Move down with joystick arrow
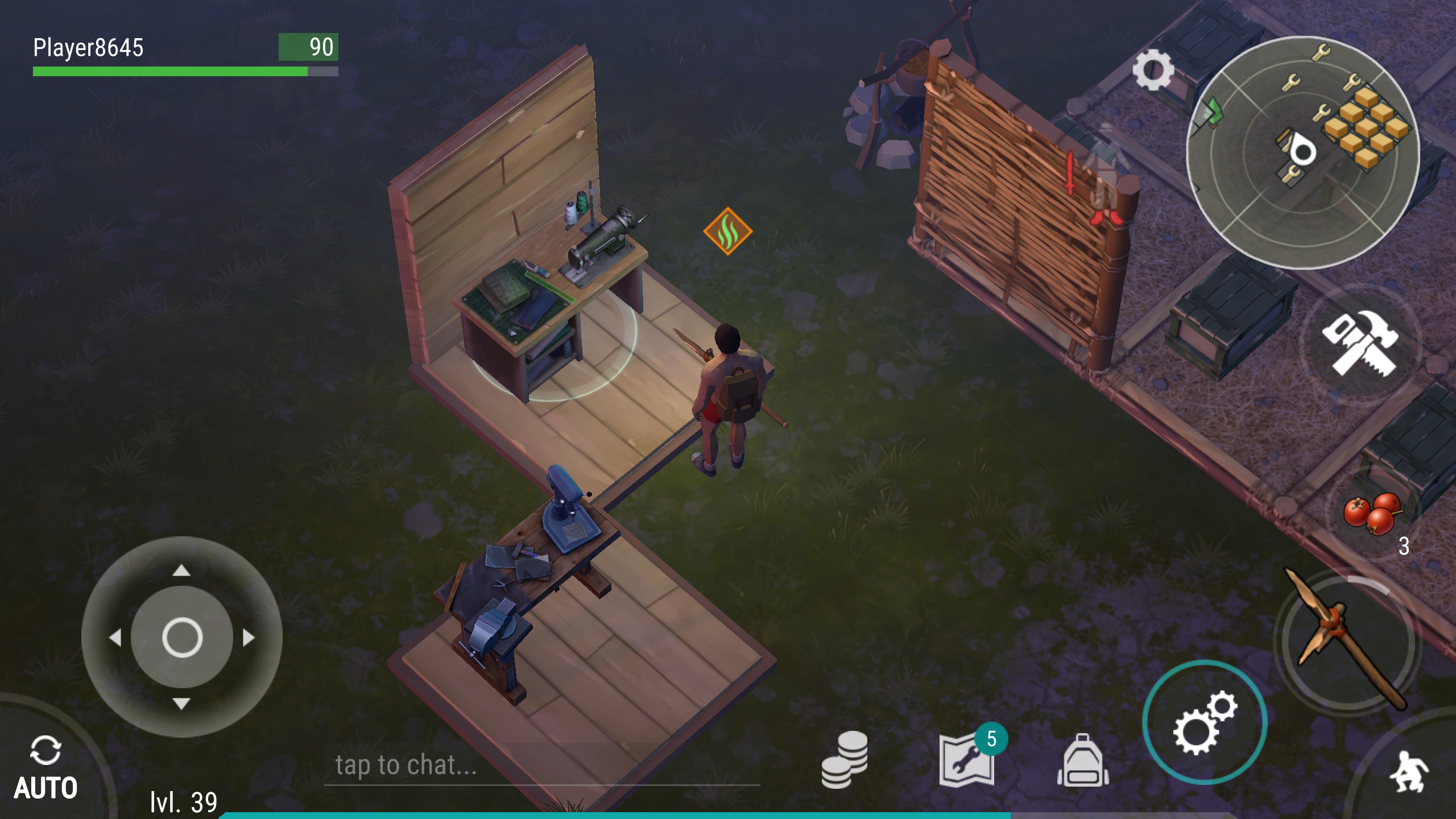 181,704
